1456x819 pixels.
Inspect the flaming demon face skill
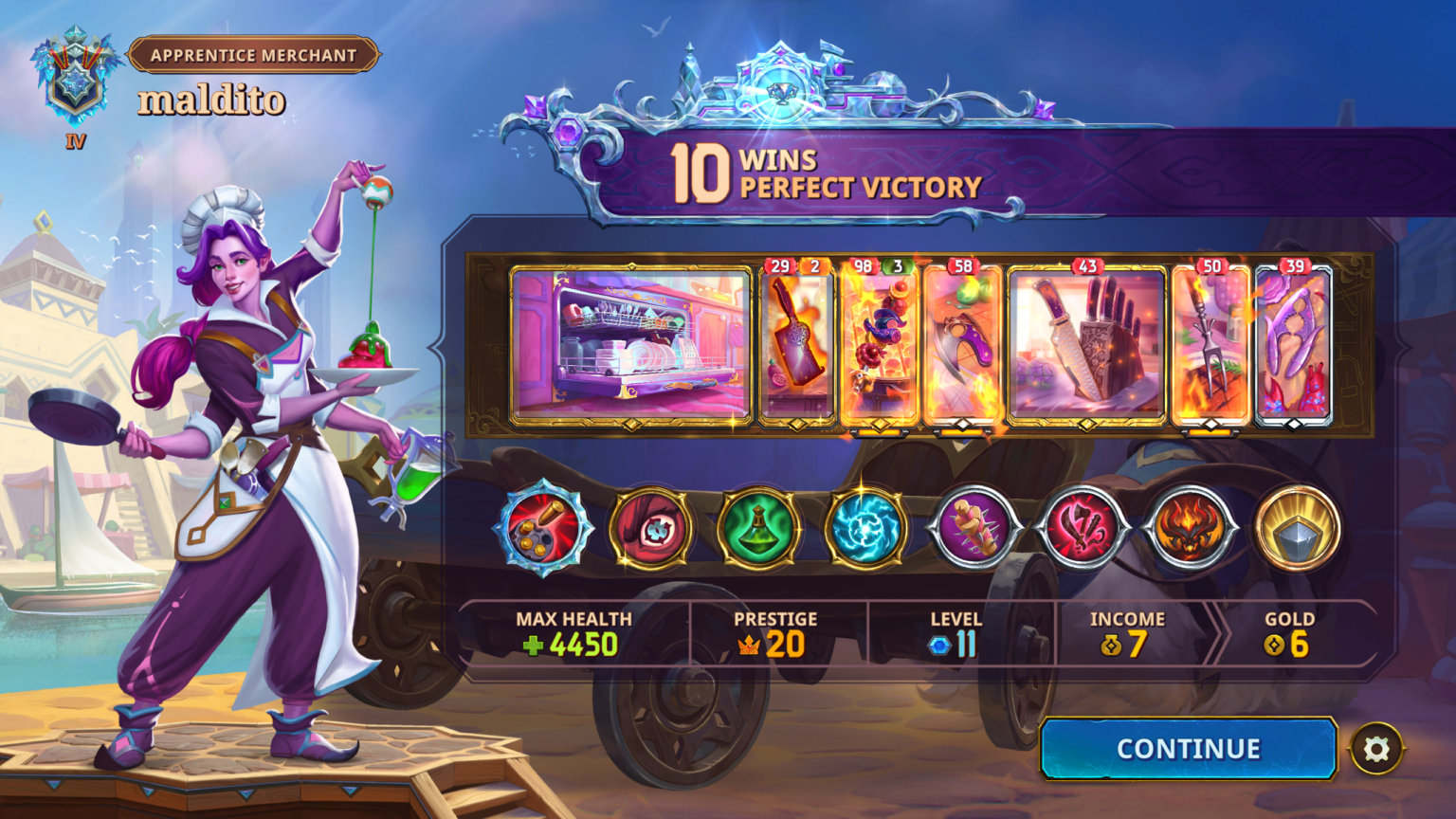pyautogui.click(x=1190, y=528)
